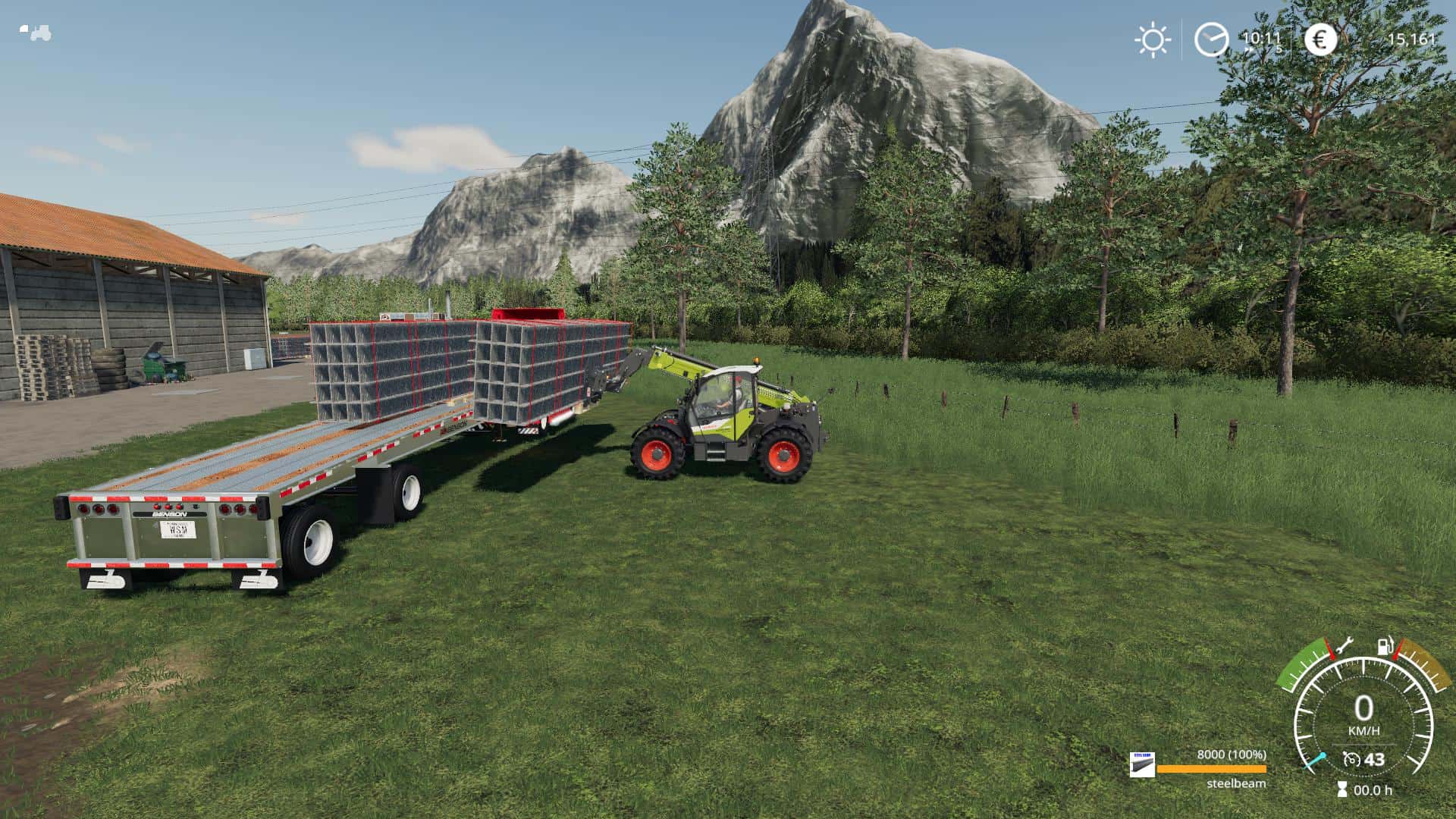
Task: Click the wrench damage icon
Action: (x=1342, y=647)
